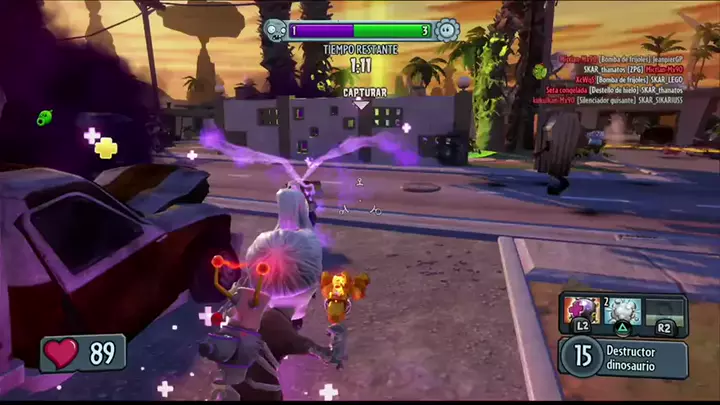Click the zombie team head icon
This screenshot has height=405, width=720.
click(273, 31)
